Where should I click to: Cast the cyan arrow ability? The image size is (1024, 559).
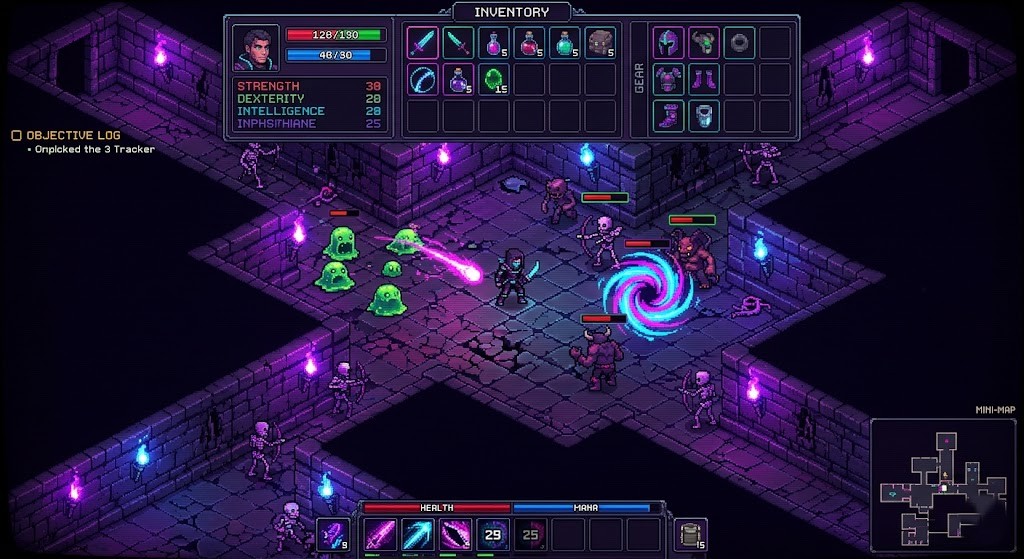tap(416, 535)
